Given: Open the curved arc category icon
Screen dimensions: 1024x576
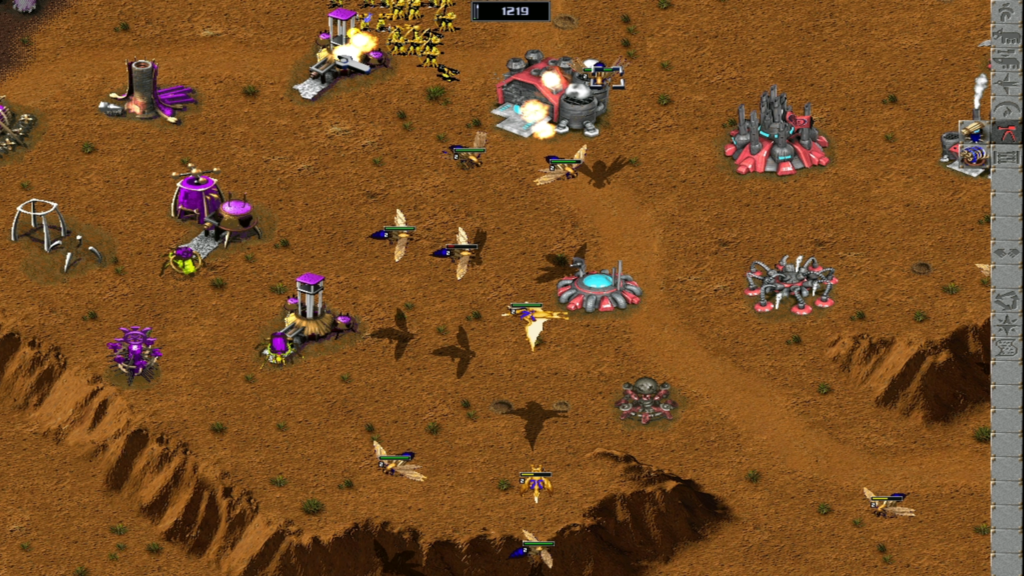Looking at the screenshot, I should [x=1005, y=110].
